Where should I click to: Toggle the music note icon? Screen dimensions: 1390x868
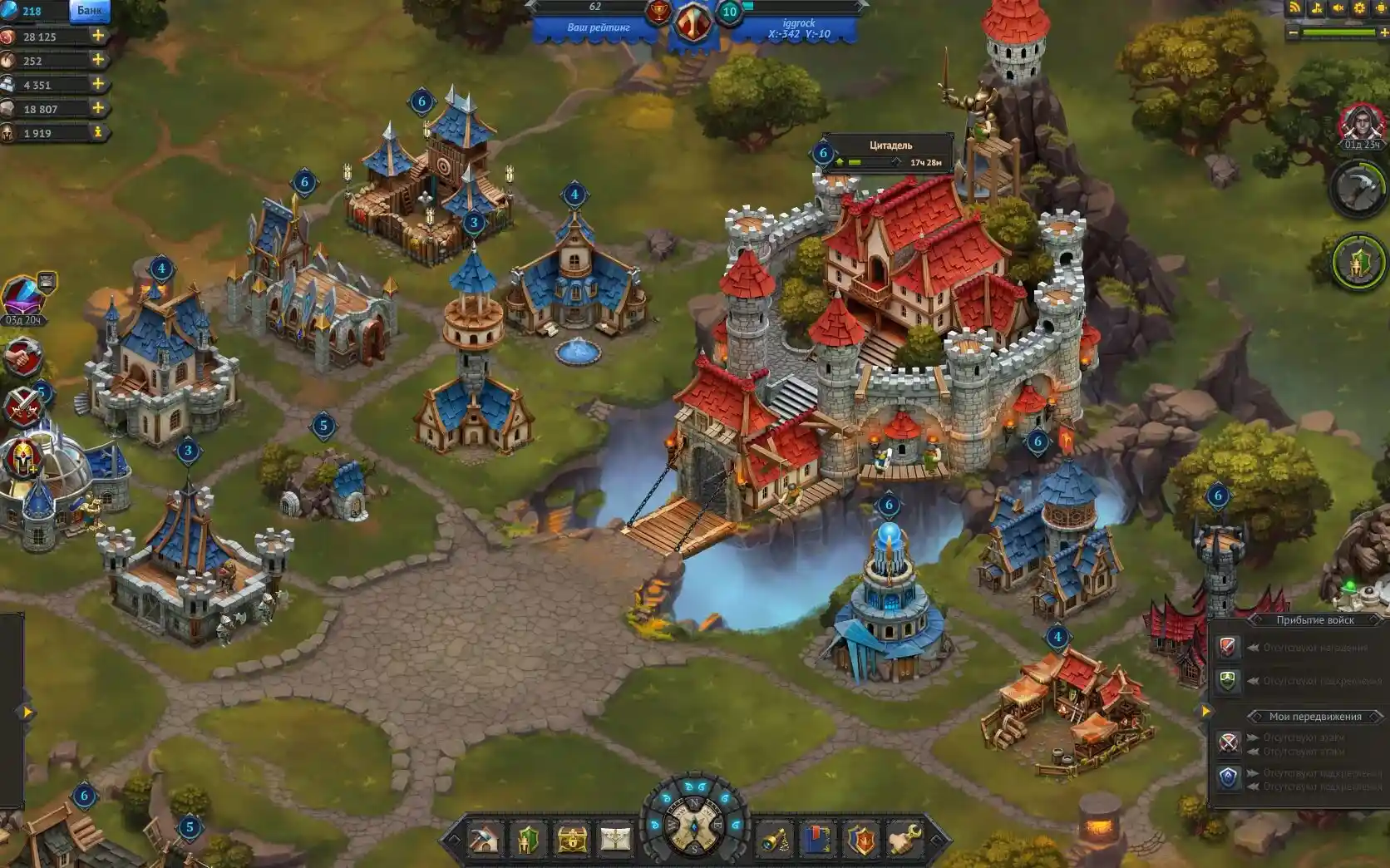coord(1316,9)
